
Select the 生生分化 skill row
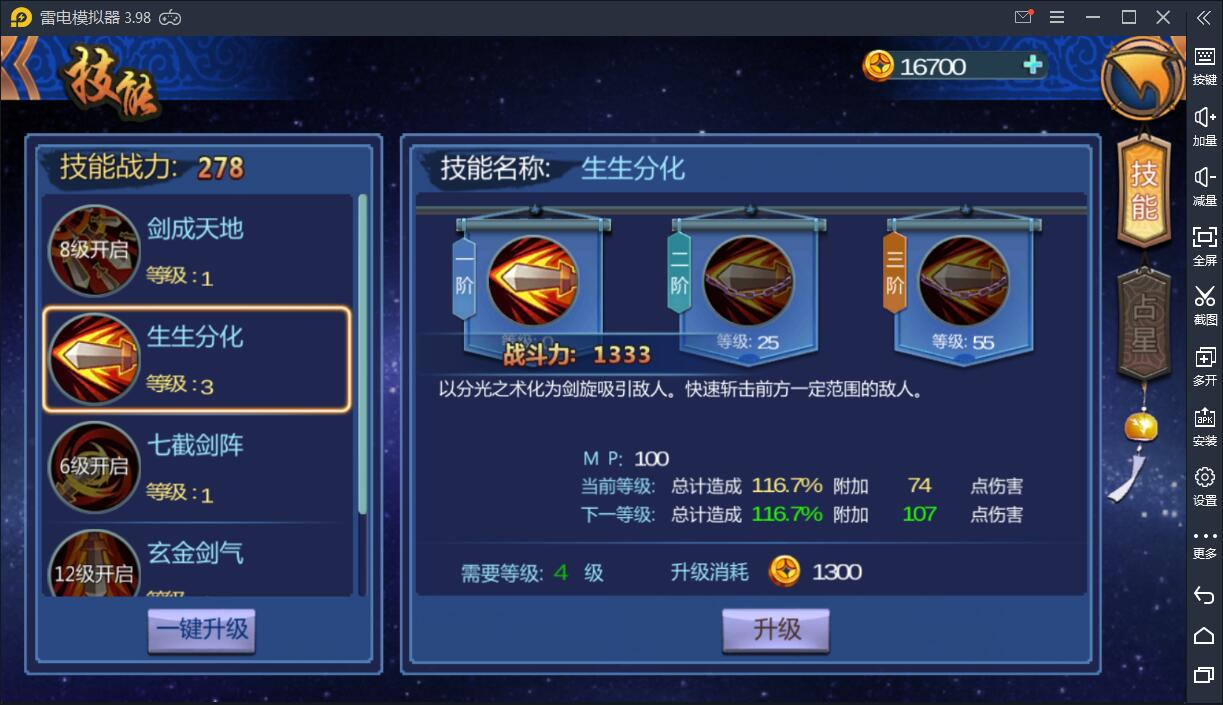tap(196, 359)
